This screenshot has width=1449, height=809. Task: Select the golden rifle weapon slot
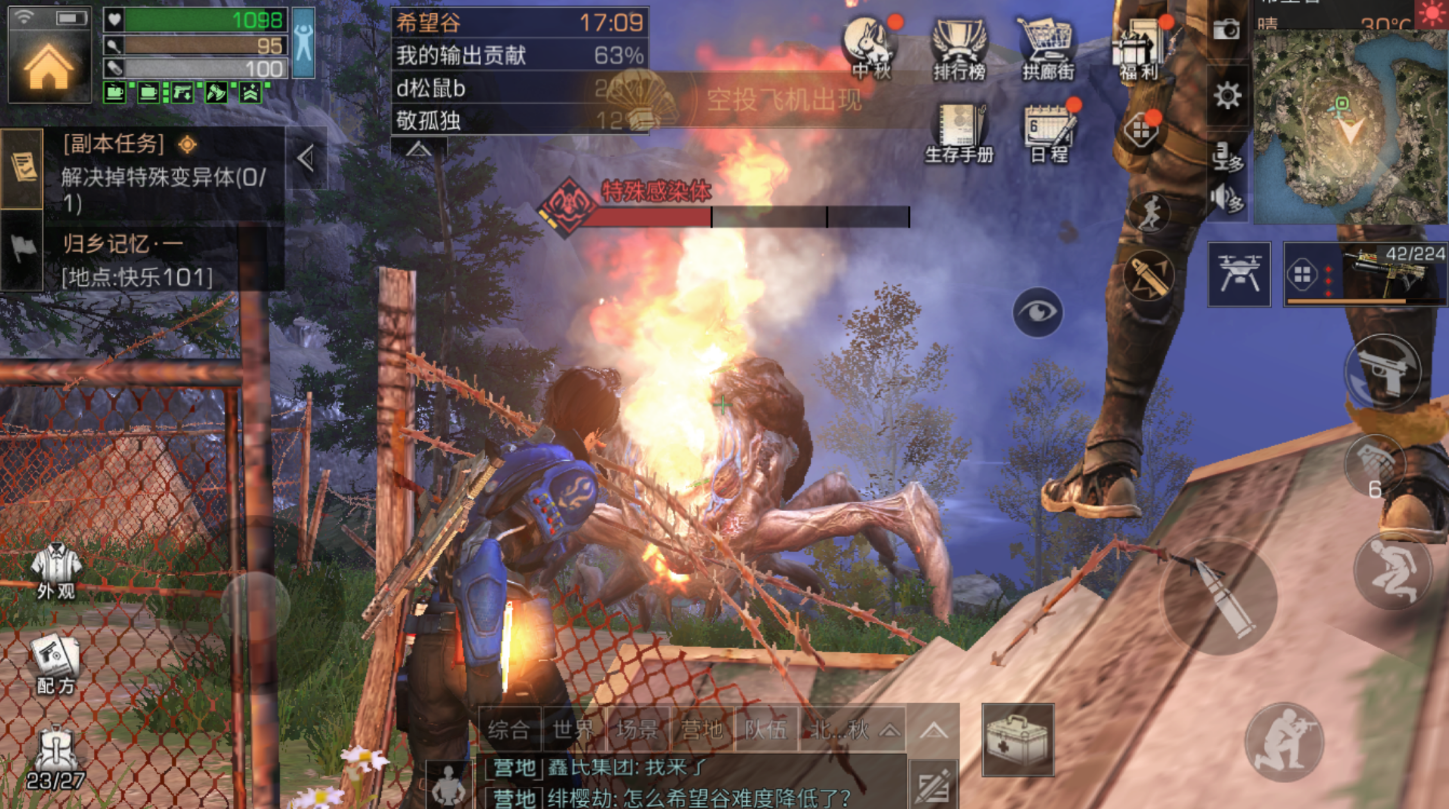click(x=1365, y=274)
